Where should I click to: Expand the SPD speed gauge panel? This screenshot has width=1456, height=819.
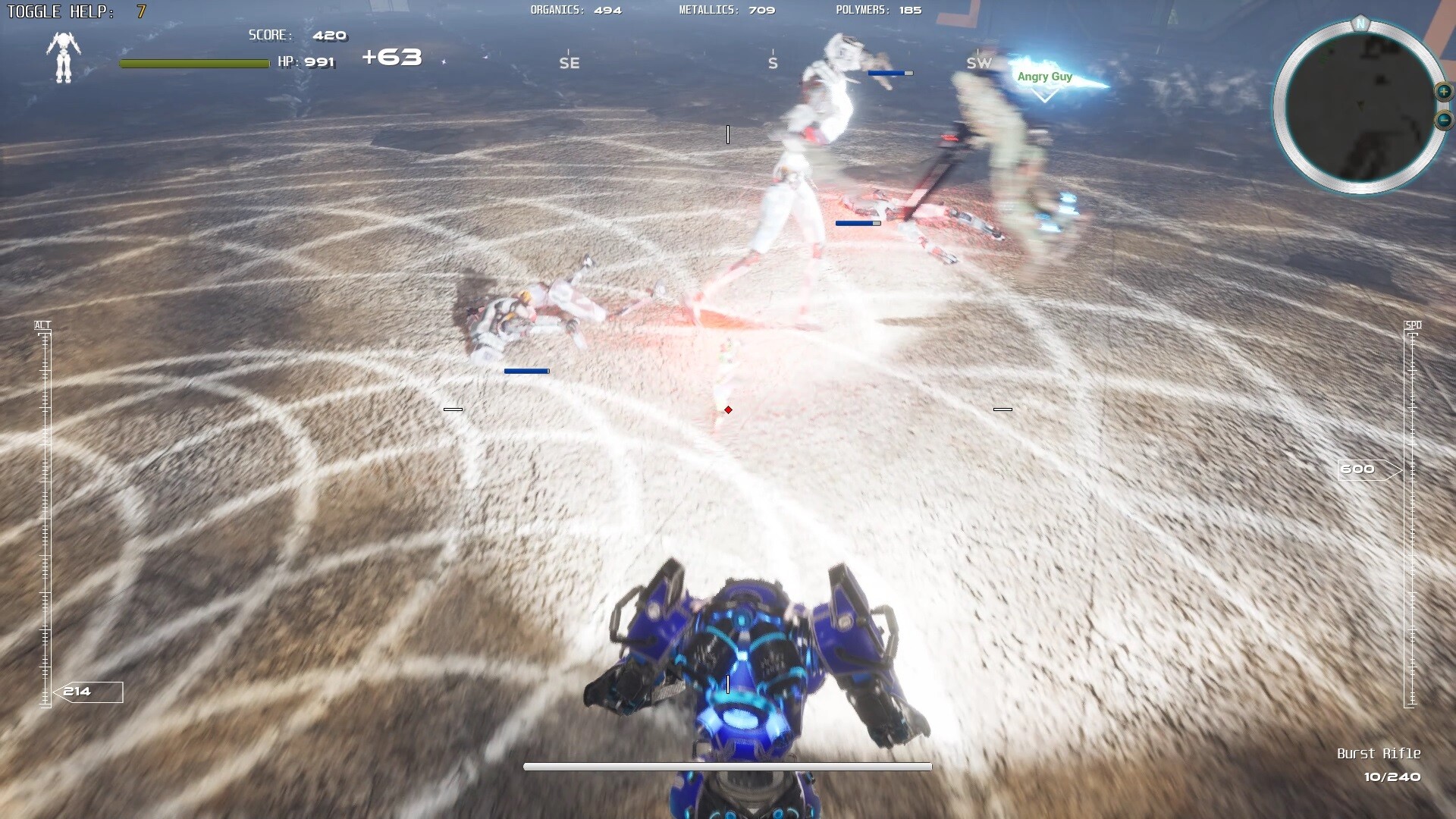1414,325
